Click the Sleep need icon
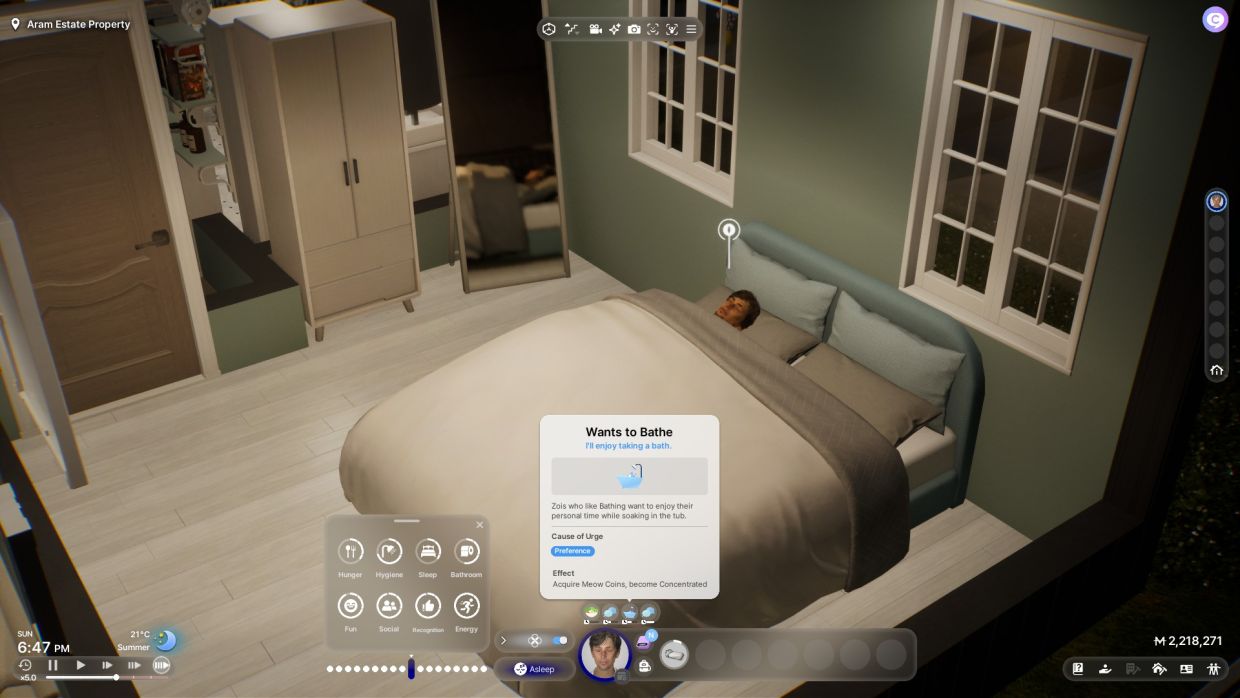1240x698 pixels. [x=428, y=551]
